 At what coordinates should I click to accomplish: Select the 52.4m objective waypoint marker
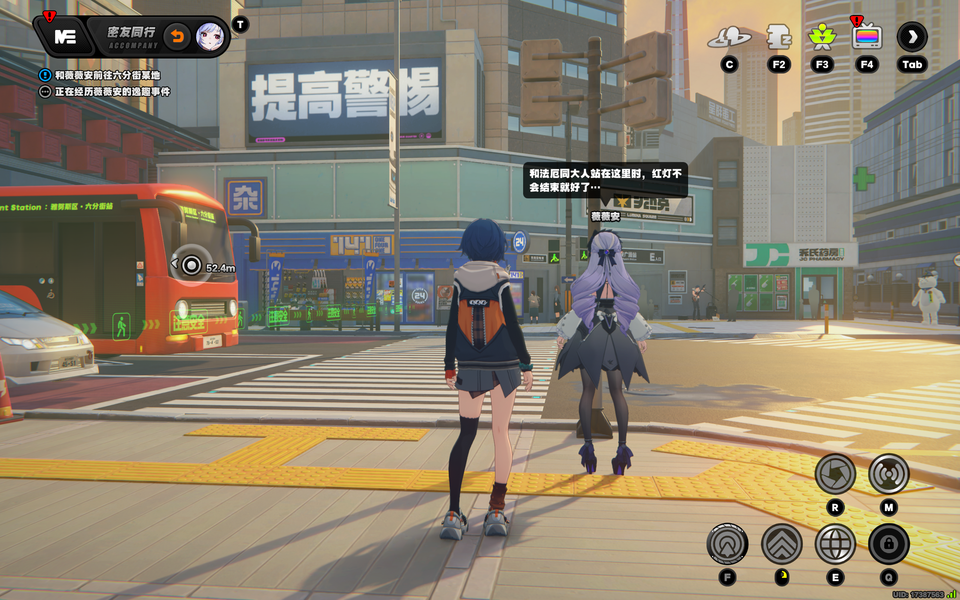point(191,265)
